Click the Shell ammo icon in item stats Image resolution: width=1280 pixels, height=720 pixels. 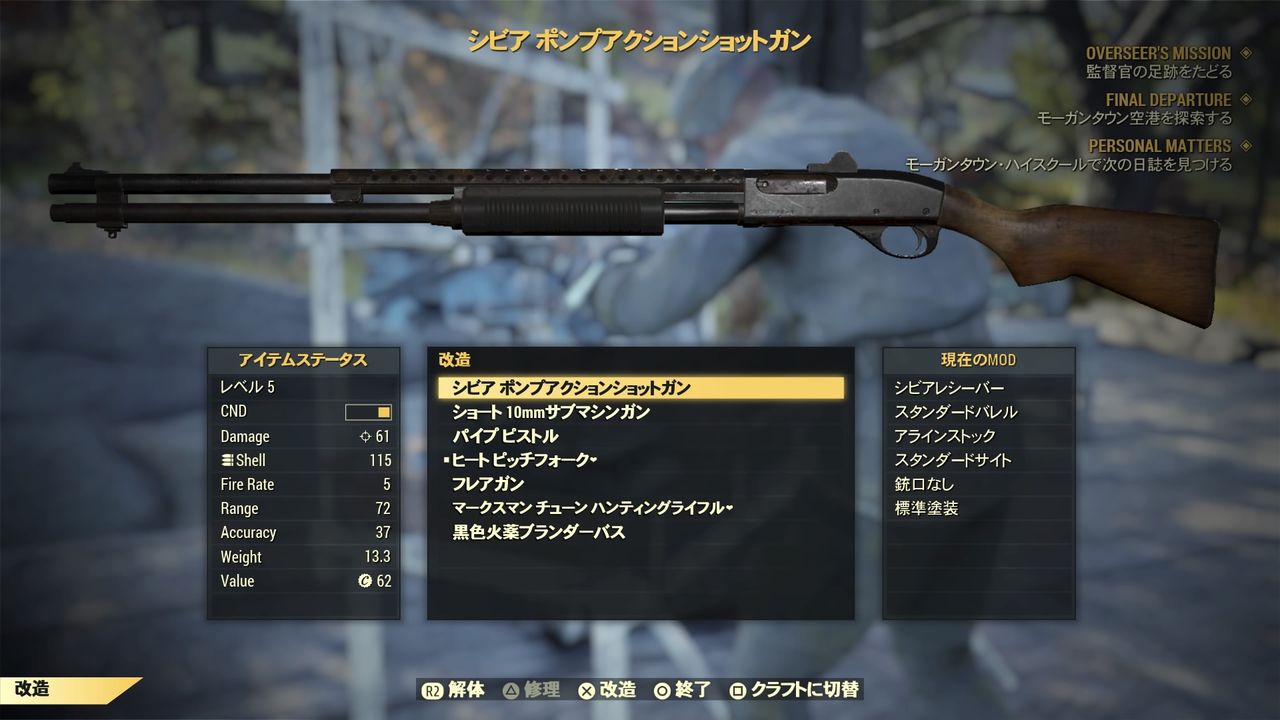point(227,459)
